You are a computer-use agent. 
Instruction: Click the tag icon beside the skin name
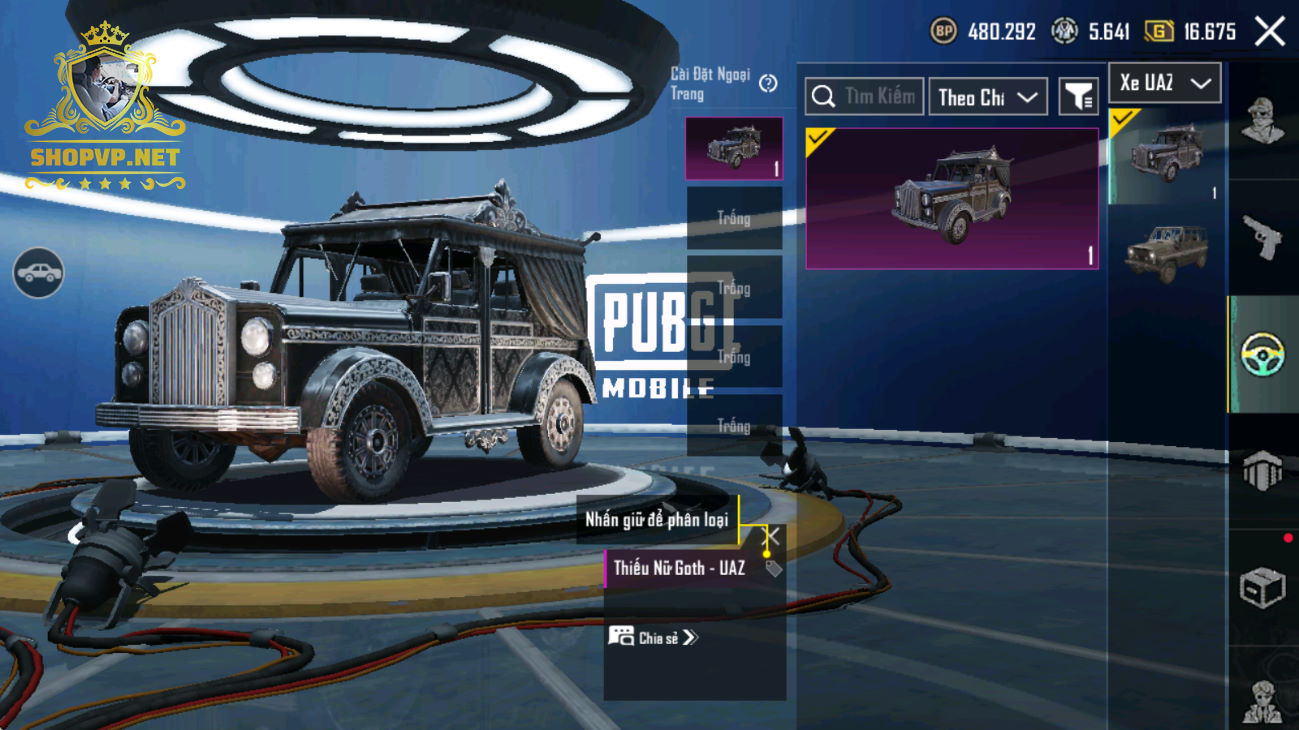773,569
